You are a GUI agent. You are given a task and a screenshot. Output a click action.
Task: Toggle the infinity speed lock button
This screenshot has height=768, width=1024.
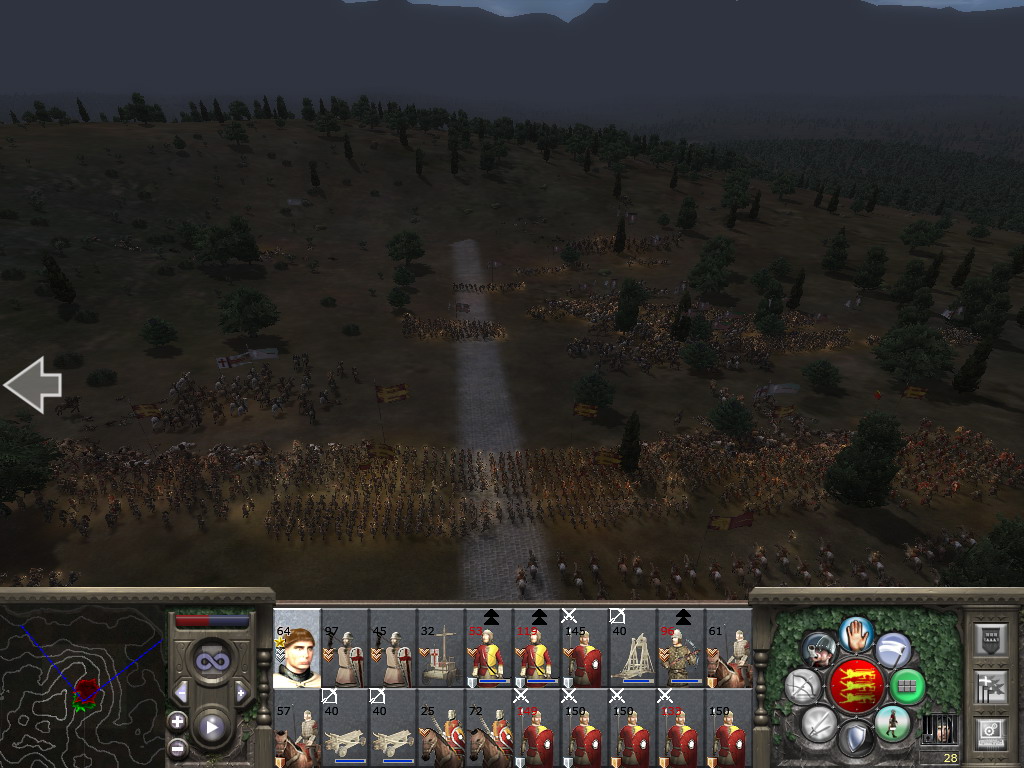click(211, 660)
